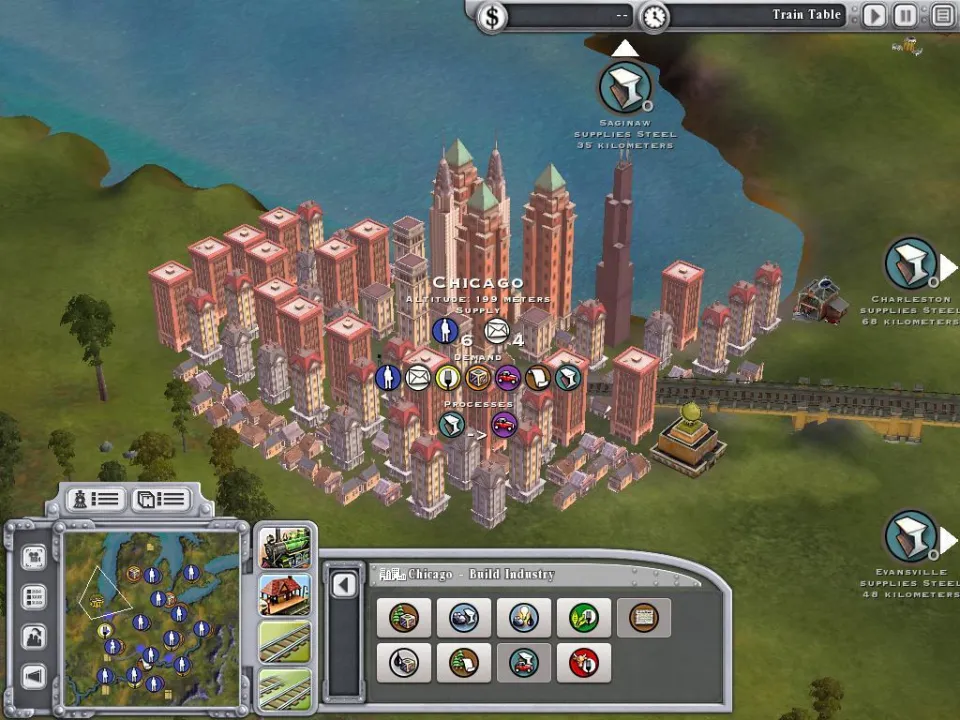Click the clock icon in top bar

[x=654, y=17]
